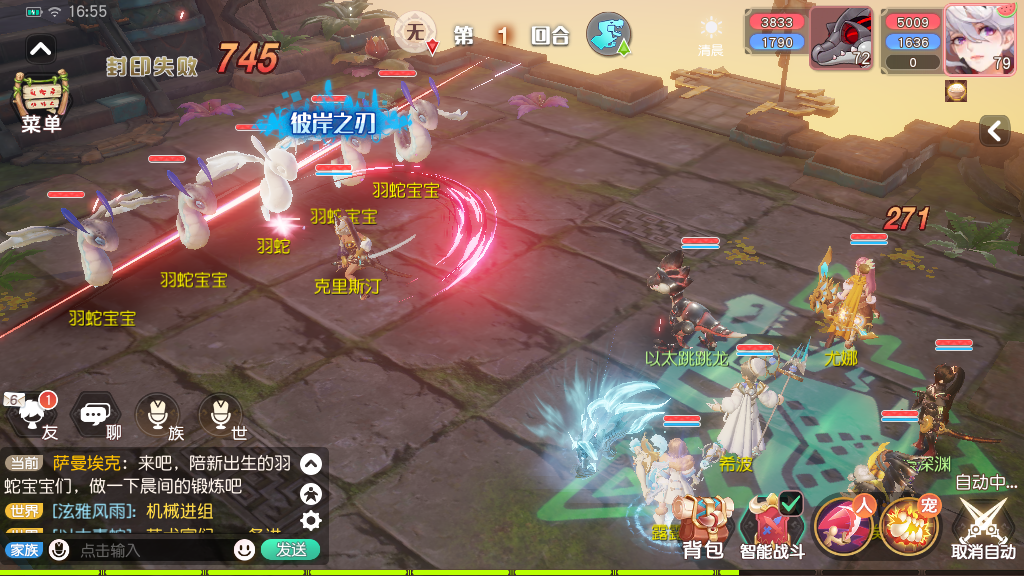Open the emoji picker in chat
Image resolution: width=1024 pixels, height=576 pixels.
click(244, 549)
